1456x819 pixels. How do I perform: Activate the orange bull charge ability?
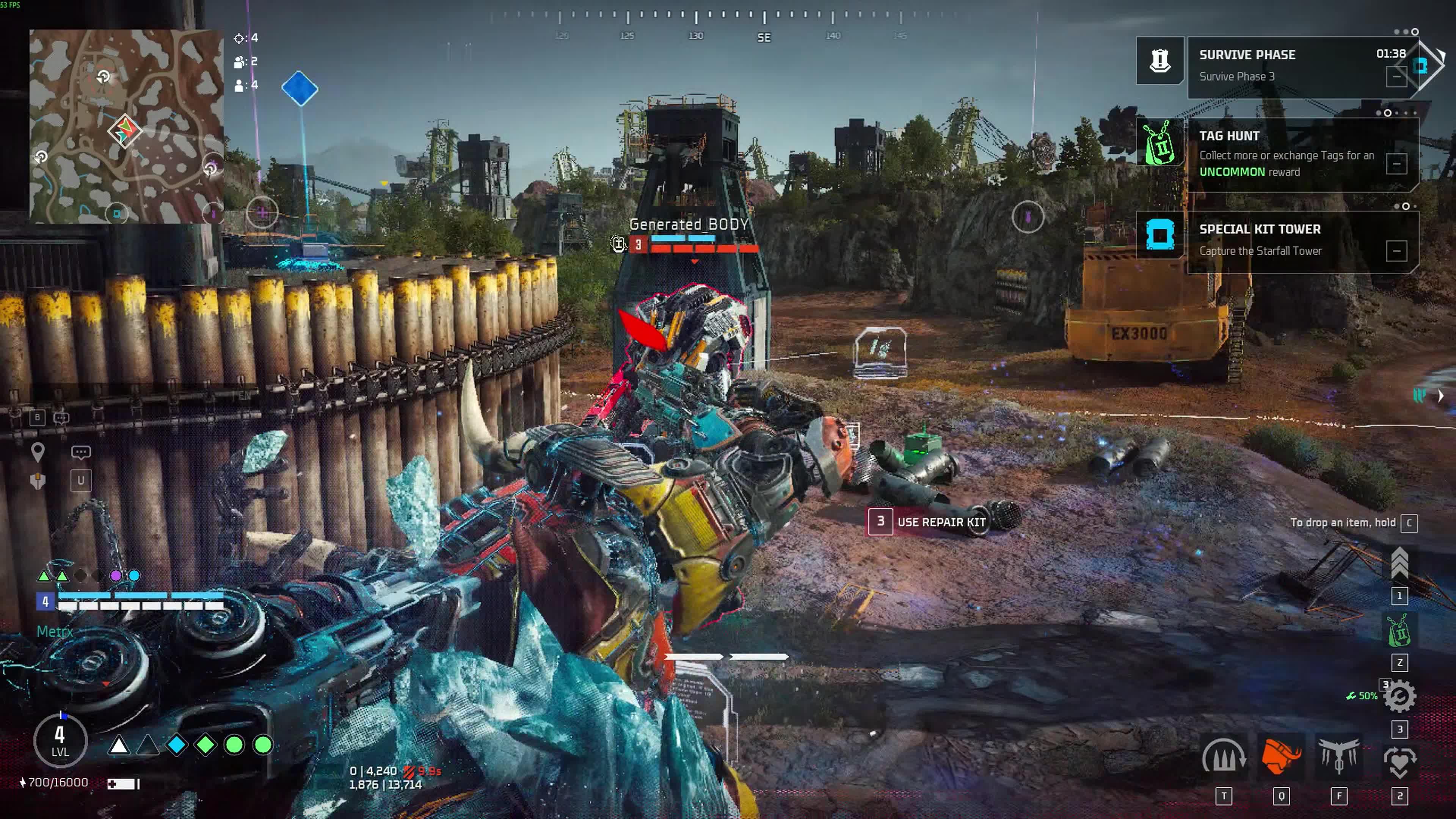pyautogui.click(x=1281, y=756)
